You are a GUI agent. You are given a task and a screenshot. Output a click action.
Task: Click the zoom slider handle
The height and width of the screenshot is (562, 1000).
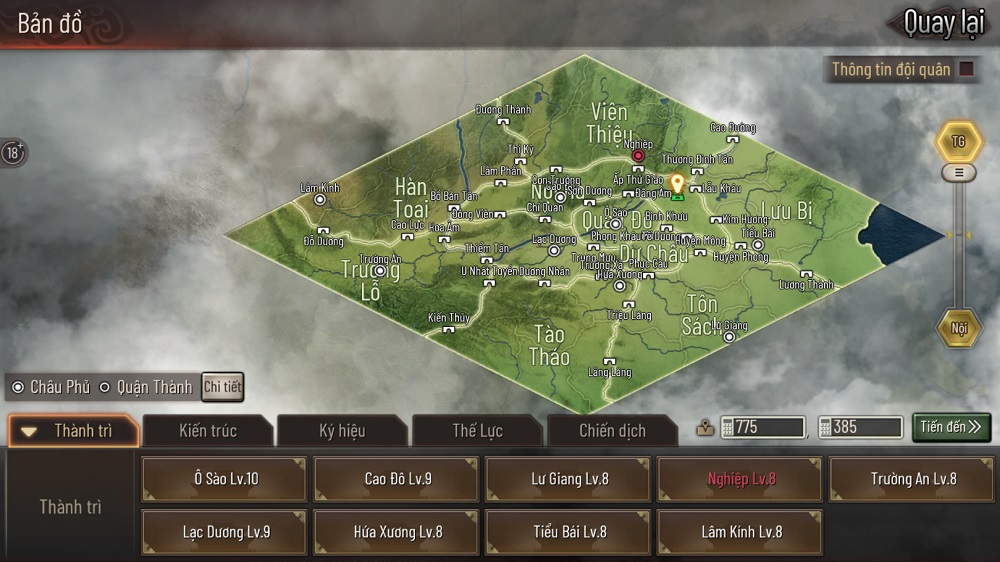click(x=959, y=173)
